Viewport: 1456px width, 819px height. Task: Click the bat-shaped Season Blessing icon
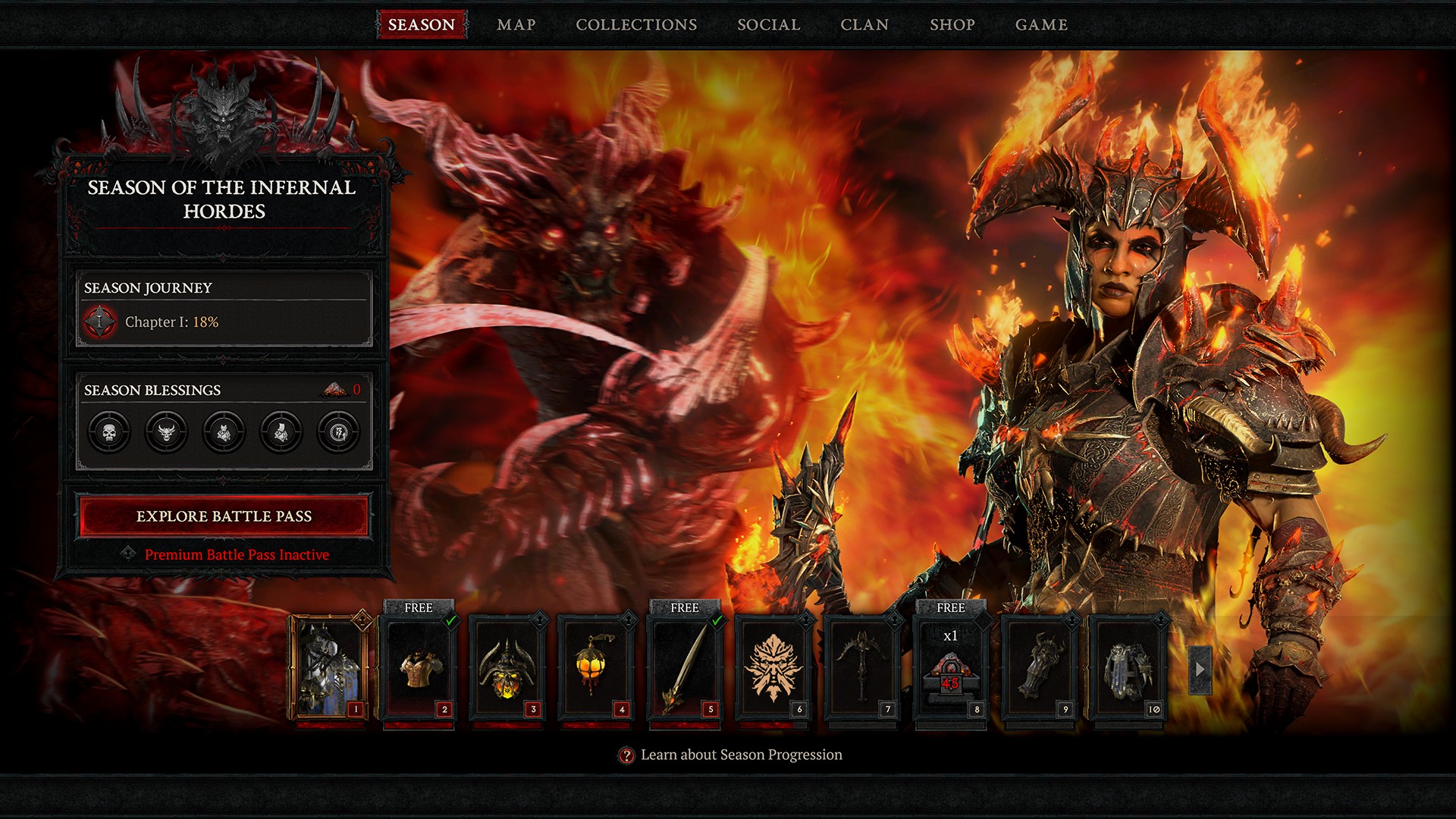click(x=223, y=432)
